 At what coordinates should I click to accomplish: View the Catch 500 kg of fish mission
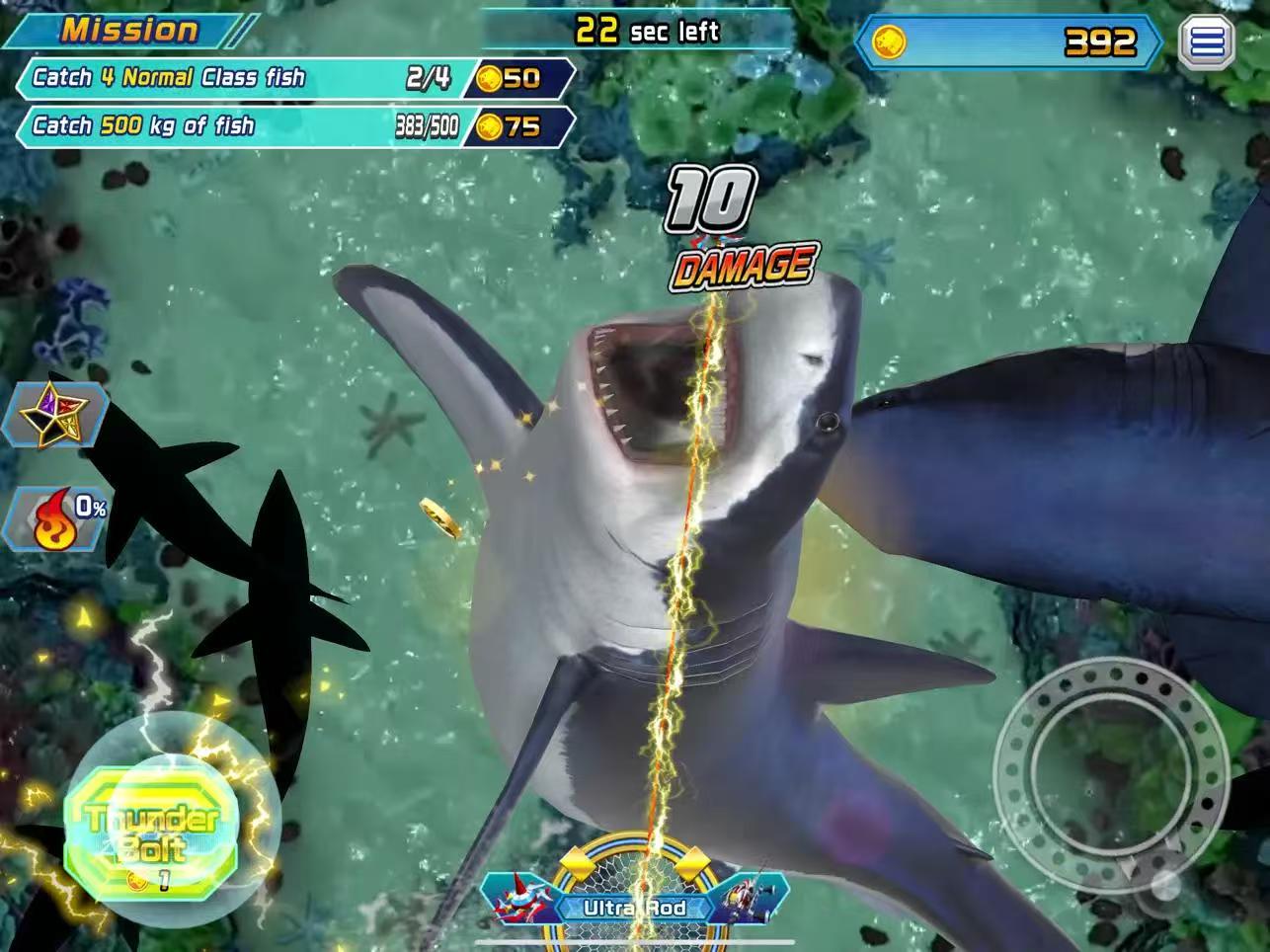tap(247, 126)
